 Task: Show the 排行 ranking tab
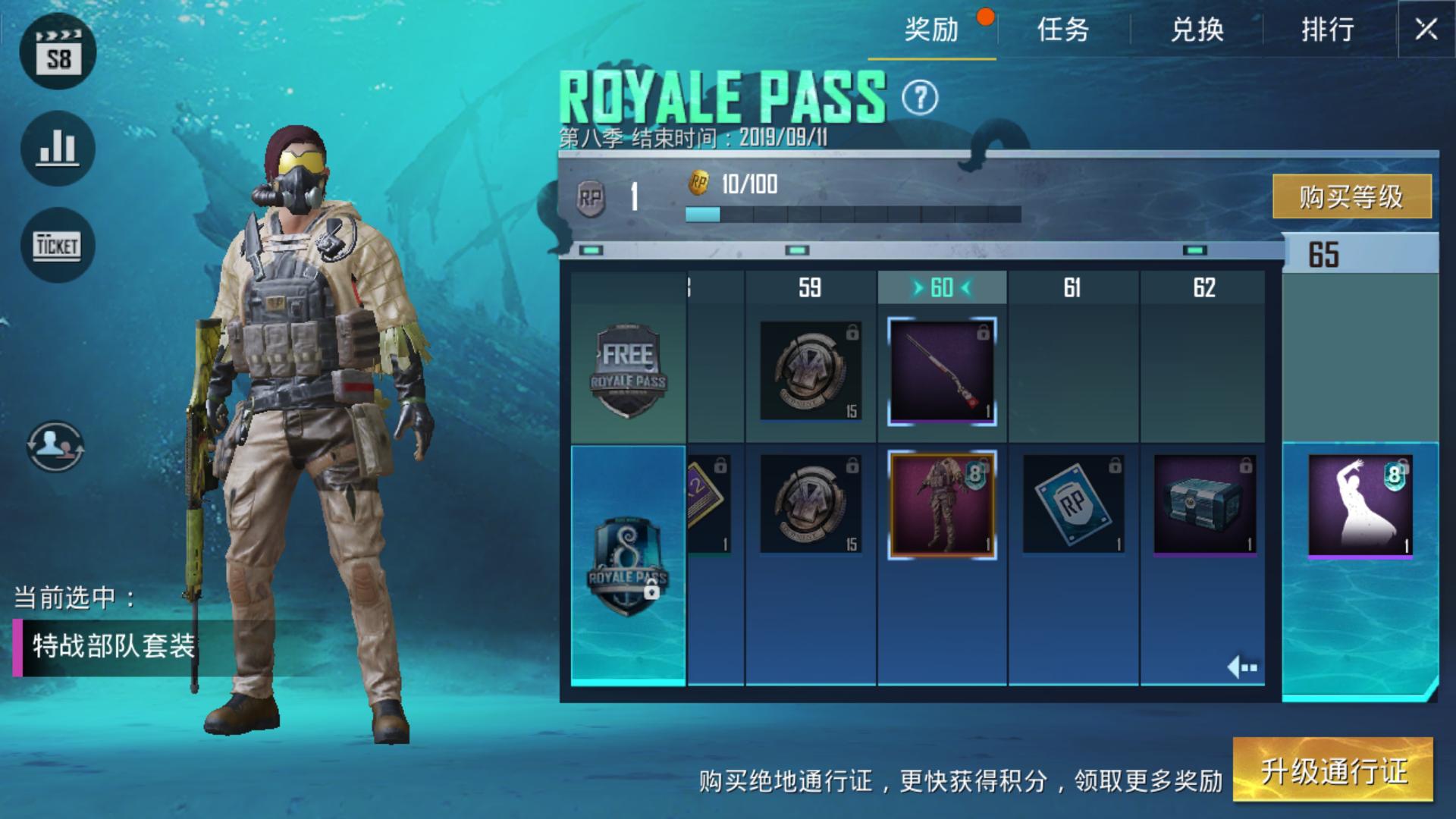coord(1328,30)
